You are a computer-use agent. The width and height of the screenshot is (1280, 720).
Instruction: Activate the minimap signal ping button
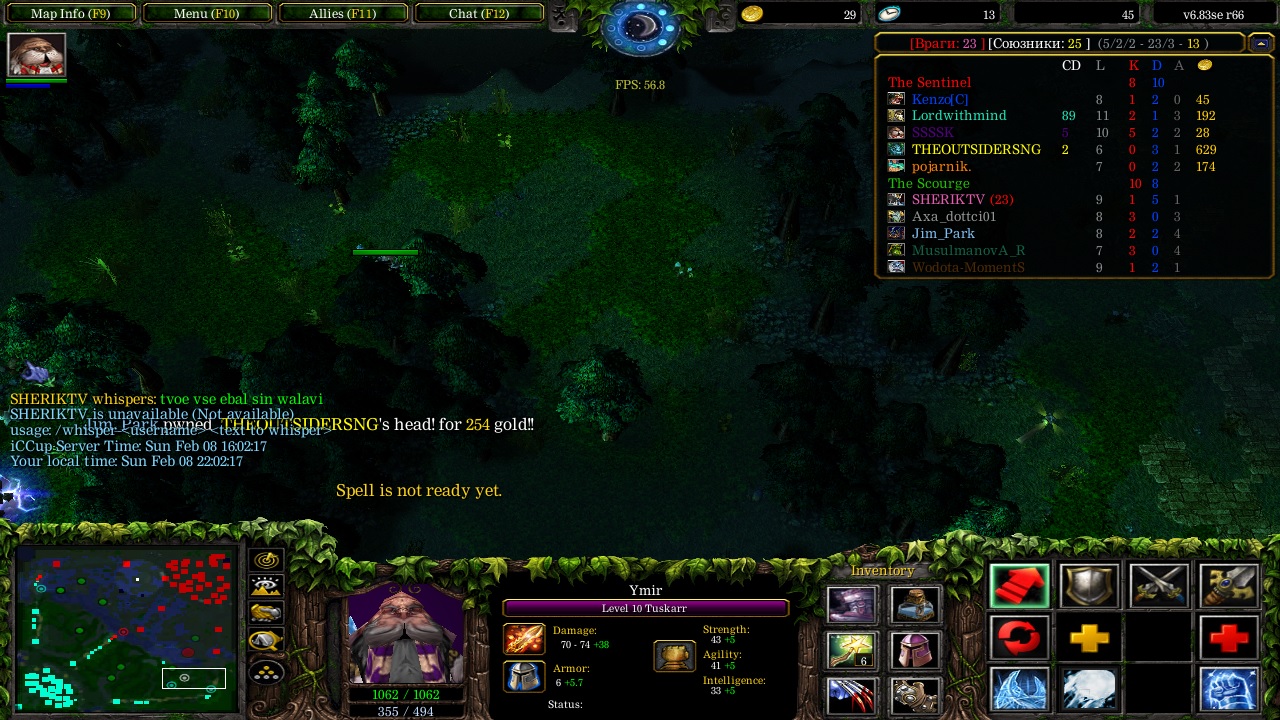click(266, 561)
